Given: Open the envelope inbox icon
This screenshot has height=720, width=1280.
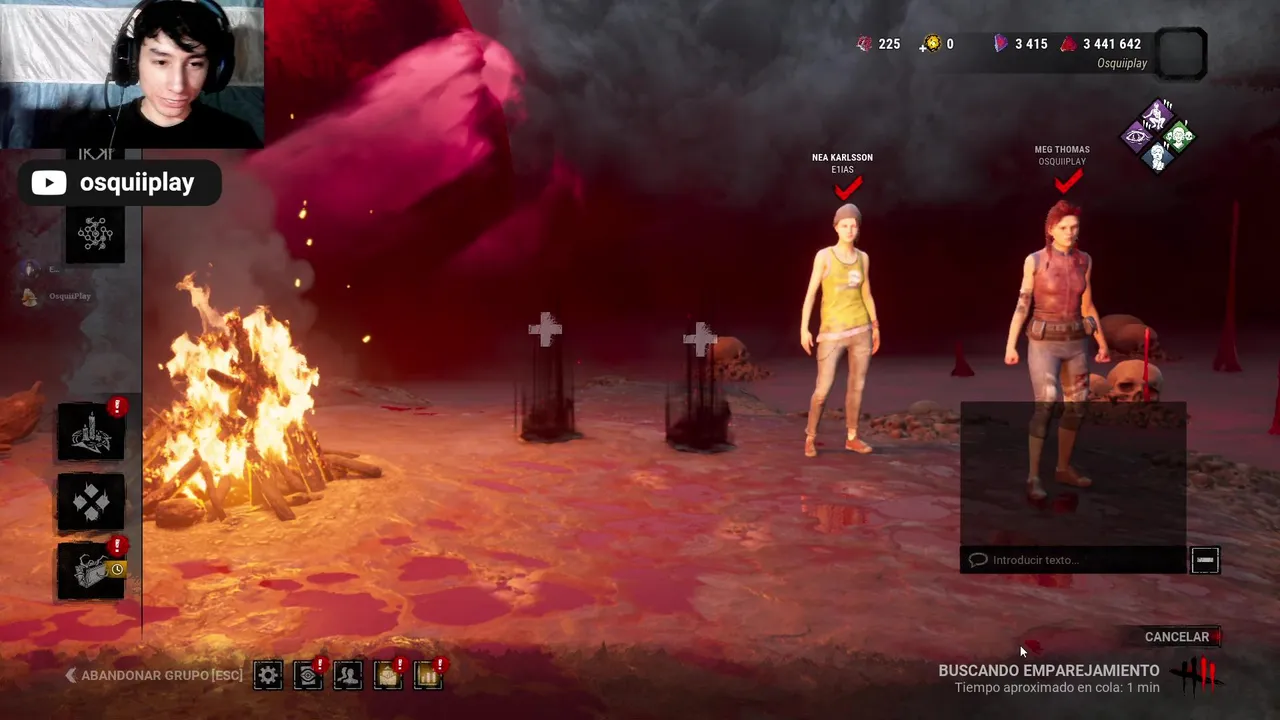Looking at the screenshot, I should [388, 675].
